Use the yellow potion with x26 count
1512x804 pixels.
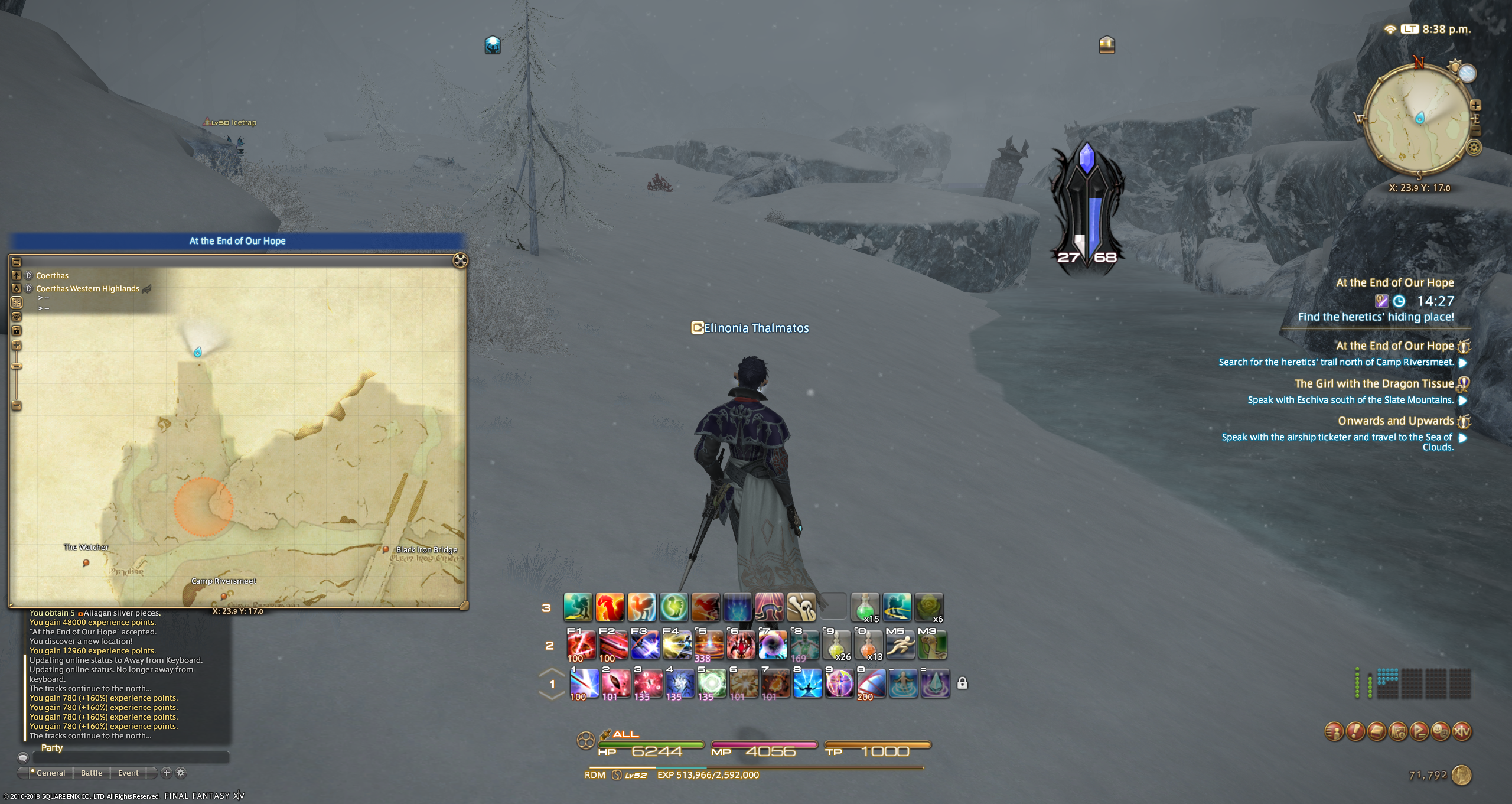(836, 645)
